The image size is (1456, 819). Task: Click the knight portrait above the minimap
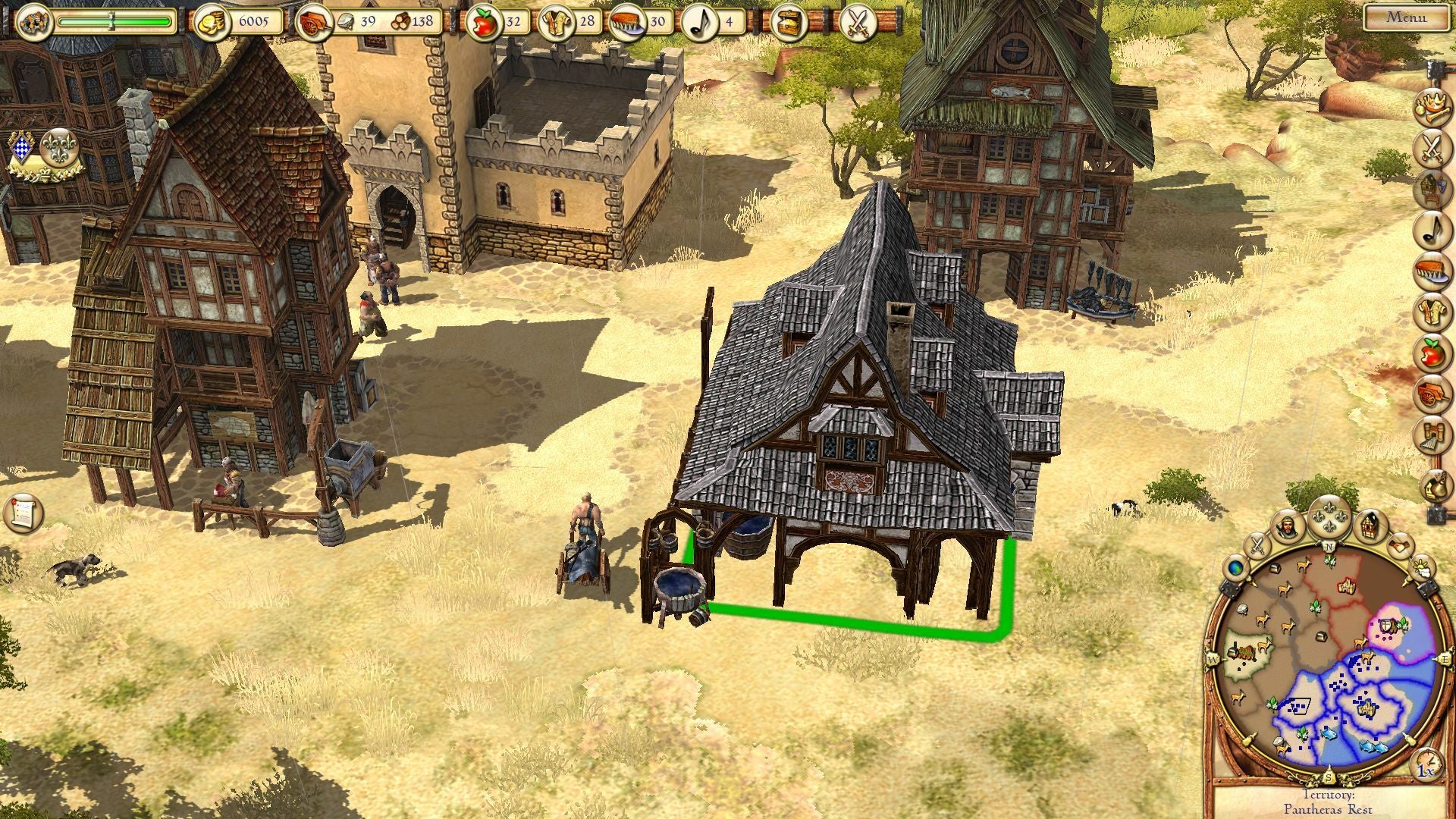point(1287,526)
